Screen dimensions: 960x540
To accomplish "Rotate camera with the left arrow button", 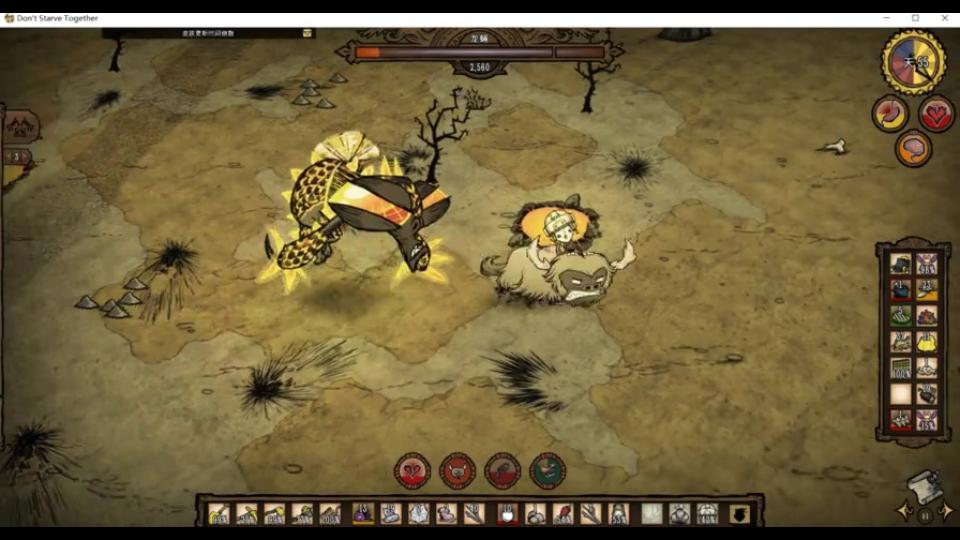I will click(905, 512).
